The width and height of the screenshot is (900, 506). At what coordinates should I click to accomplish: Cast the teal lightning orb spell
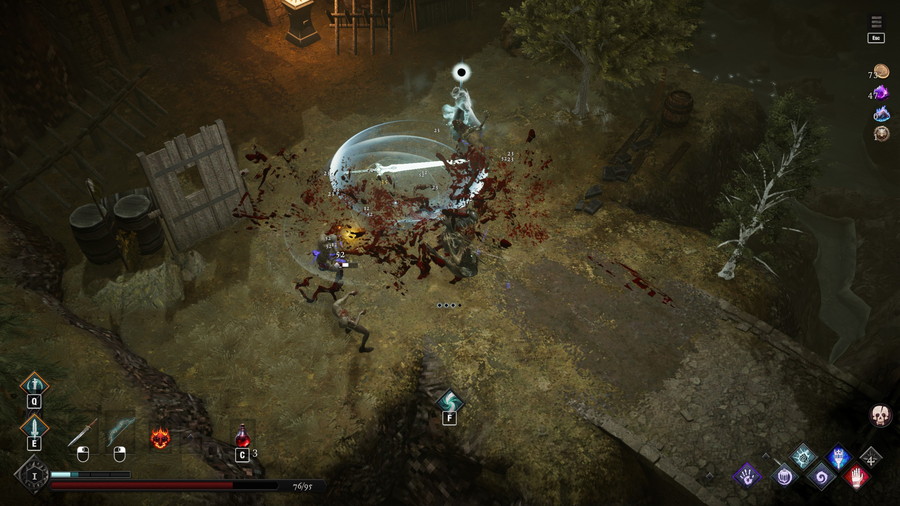click(803, 456)
